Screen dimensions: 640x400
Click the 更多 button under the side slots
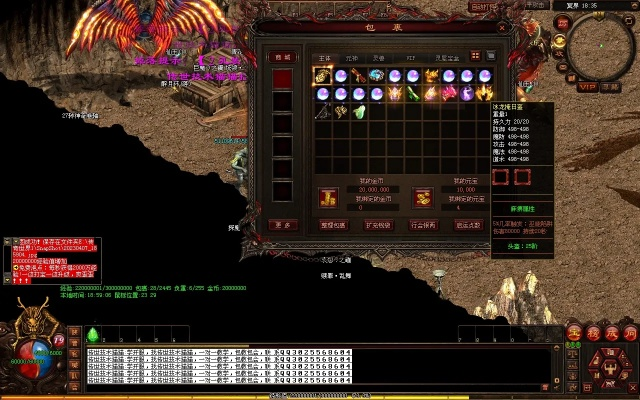pos(284,224)
